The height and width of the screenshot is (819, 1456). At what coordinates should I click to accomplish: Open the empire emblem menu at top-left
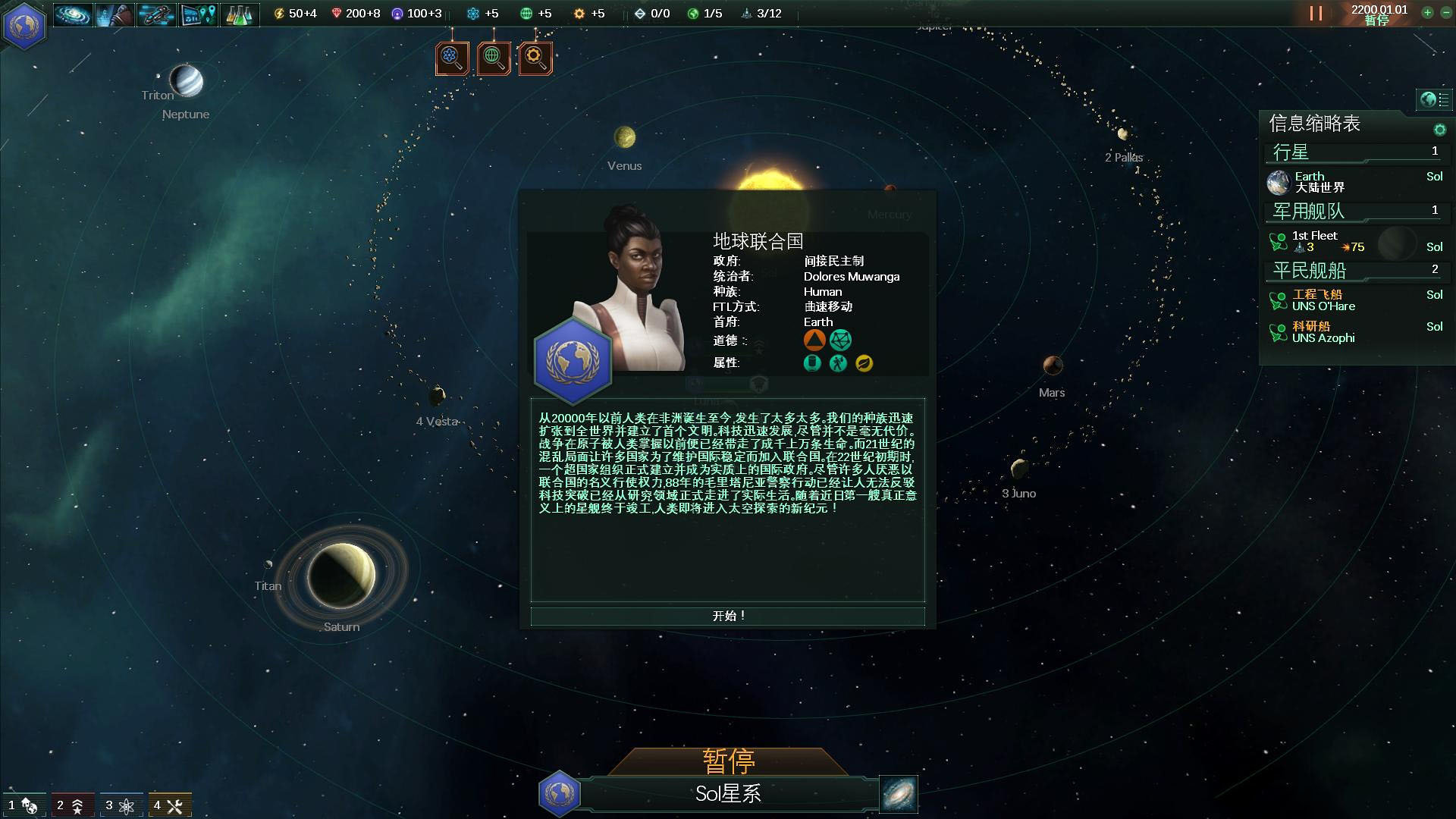(25, 25)
